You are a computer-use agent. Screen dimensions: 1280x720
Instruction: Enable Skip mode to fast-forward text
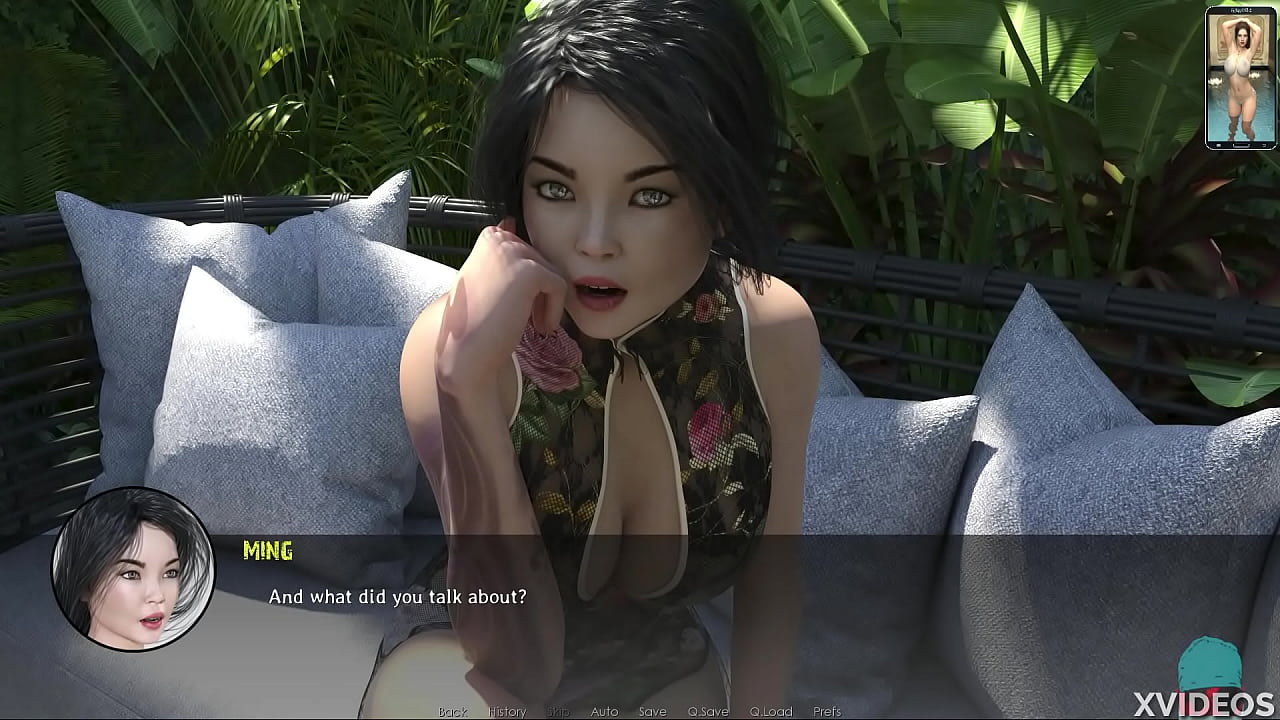coord(558,711)
